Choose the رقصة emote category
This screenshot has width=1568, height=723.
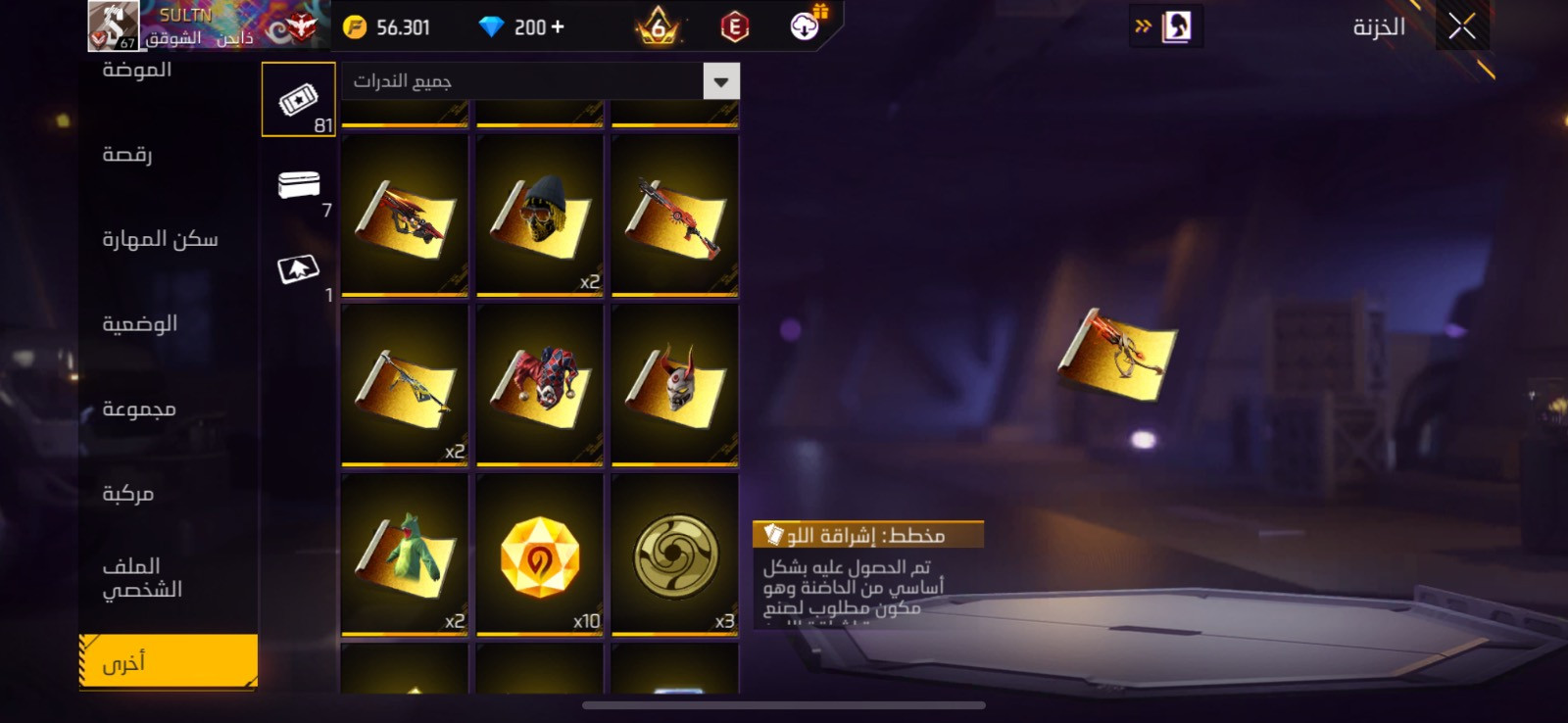(x=127, y=155)
